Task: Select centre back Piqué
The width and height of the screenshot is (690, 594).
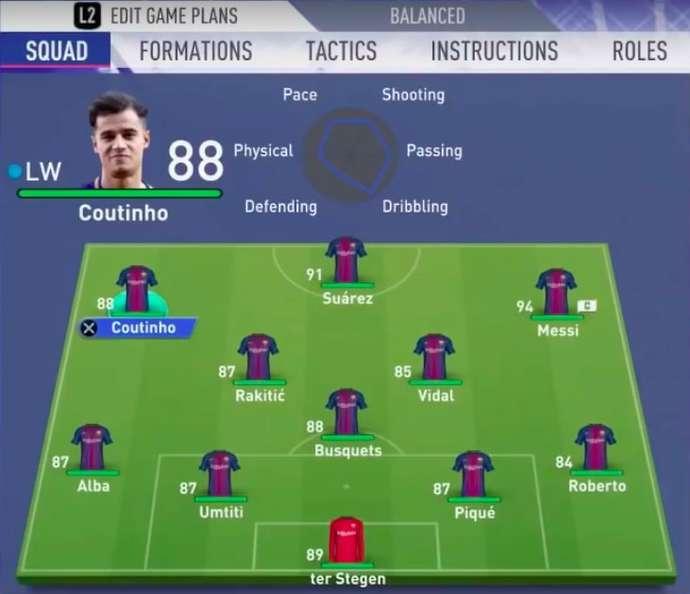Action: (x=473, y=476)
